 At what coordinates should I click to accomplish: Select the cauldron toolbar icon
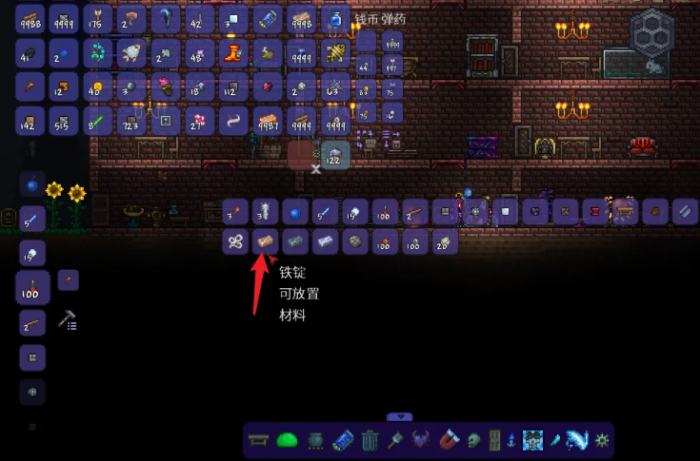pos(314,440)
